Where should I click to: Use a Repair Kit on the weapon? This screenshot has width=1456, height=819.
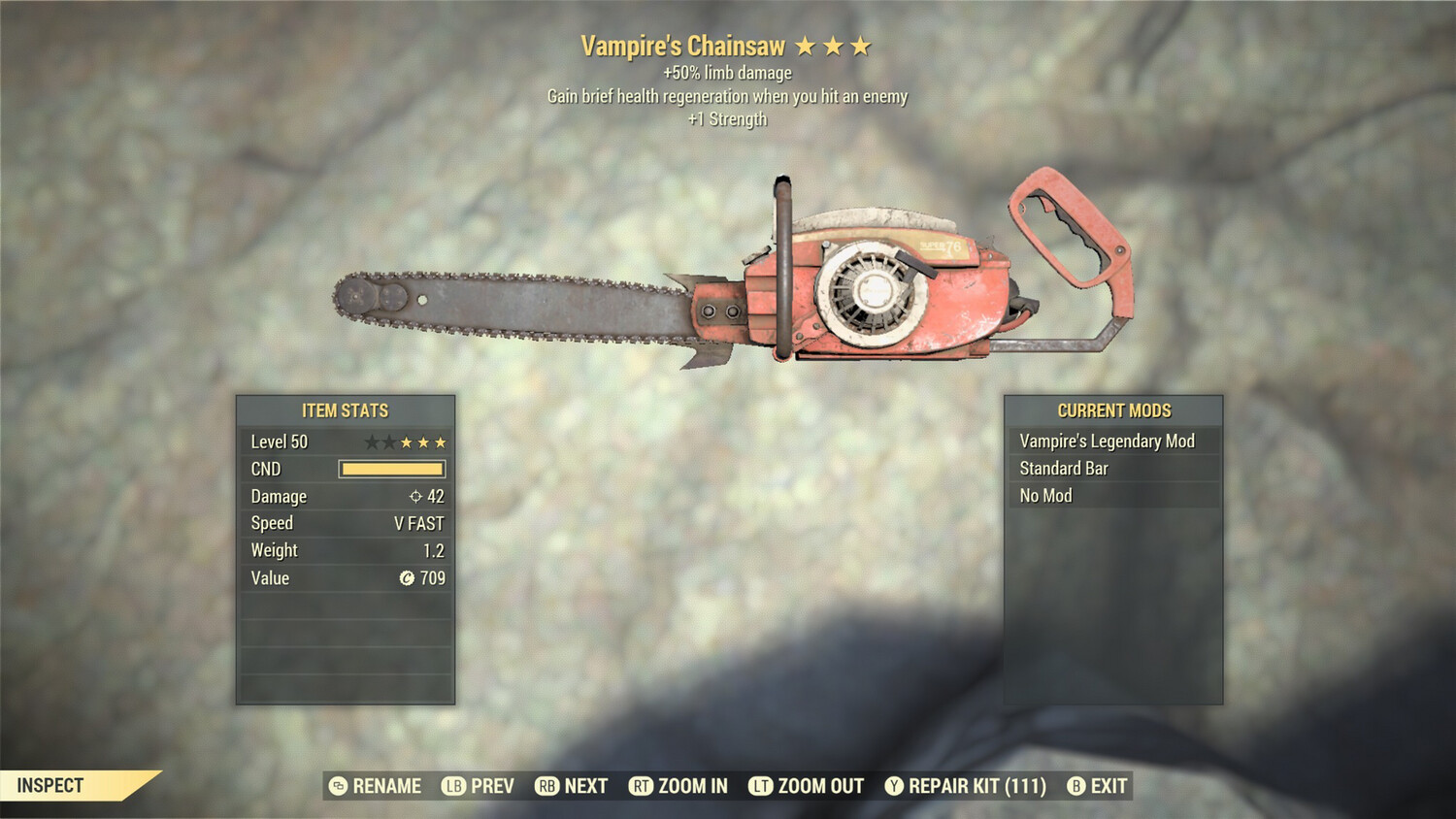coord(966,786)
